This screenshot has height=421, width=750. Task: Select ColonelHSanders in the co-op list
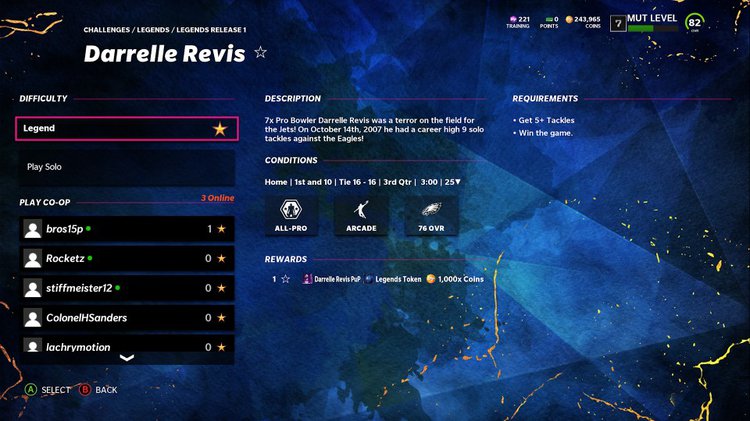(x=127, y=318)
